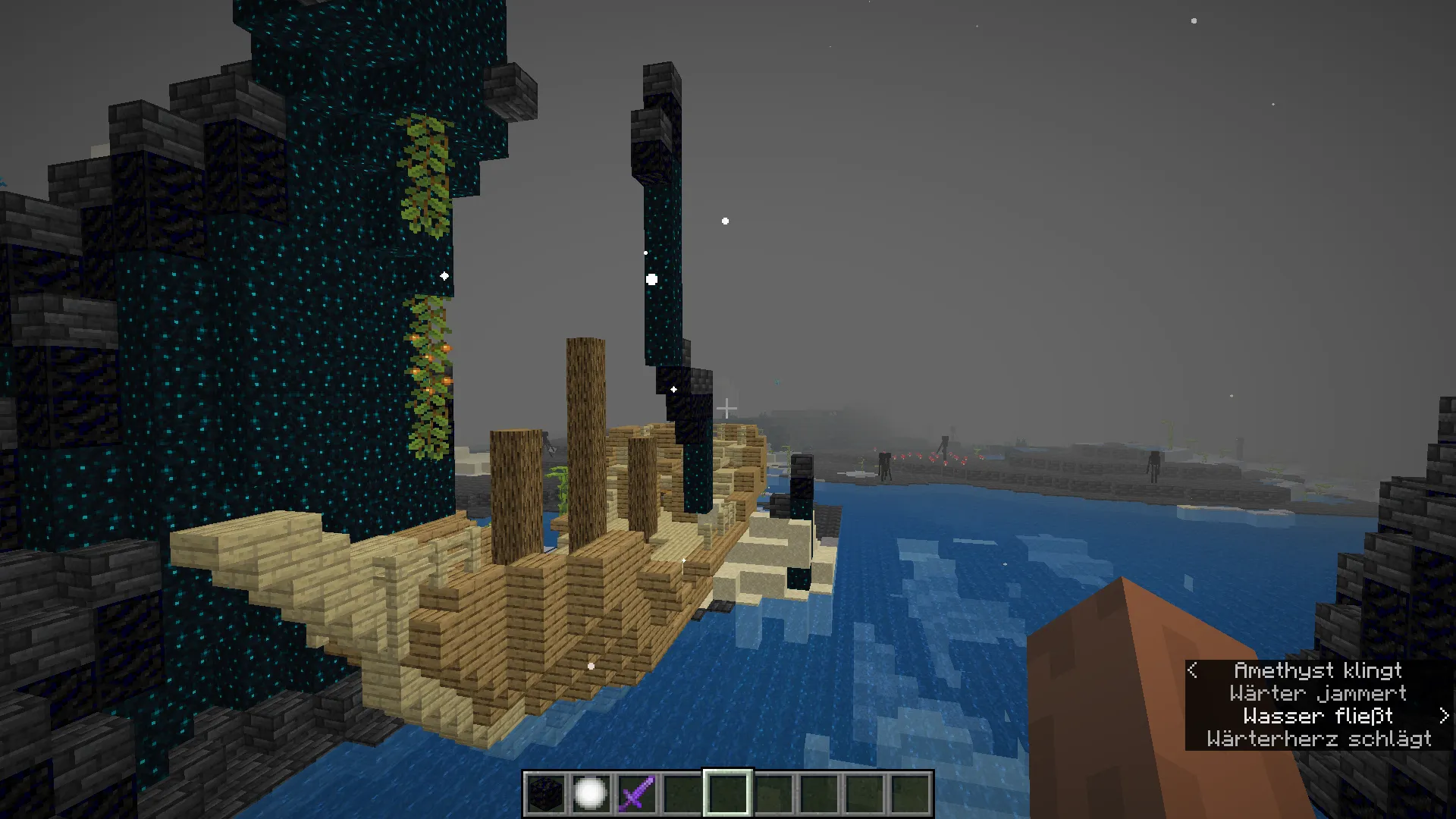Select the enchanted netherite sword in the hotbar

(x=639, y=795)
